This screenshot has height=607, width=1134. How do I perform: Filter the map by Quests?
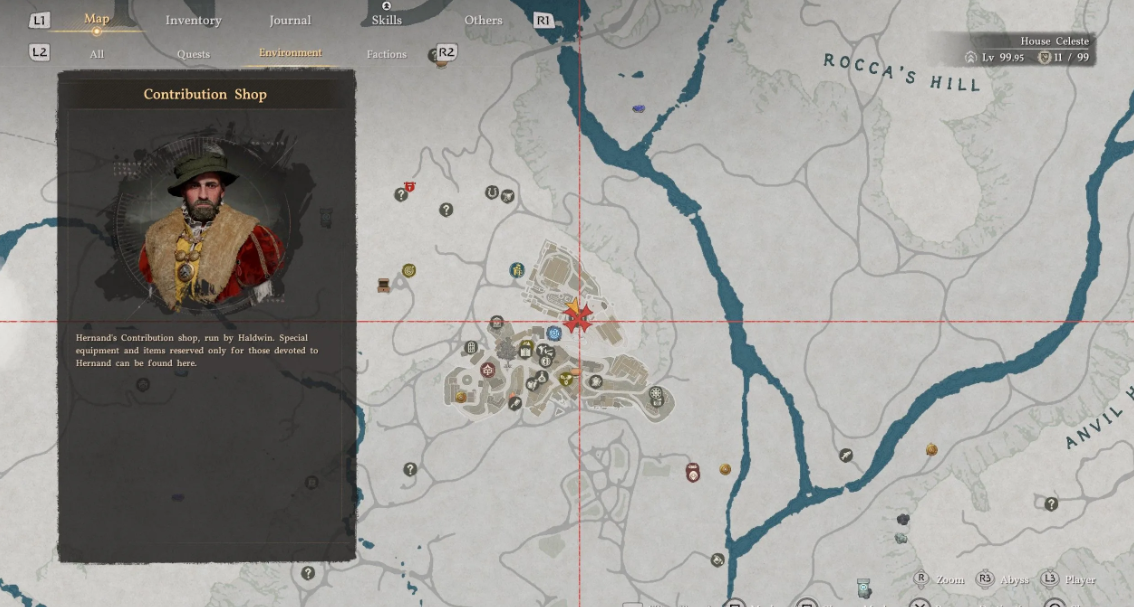193,54
